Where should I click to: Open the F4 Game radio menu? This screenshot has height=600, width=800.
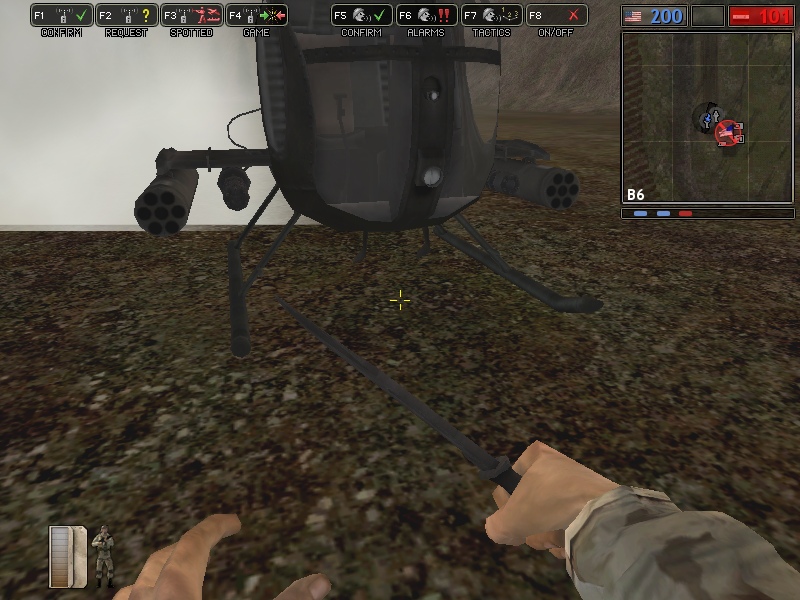257,16
